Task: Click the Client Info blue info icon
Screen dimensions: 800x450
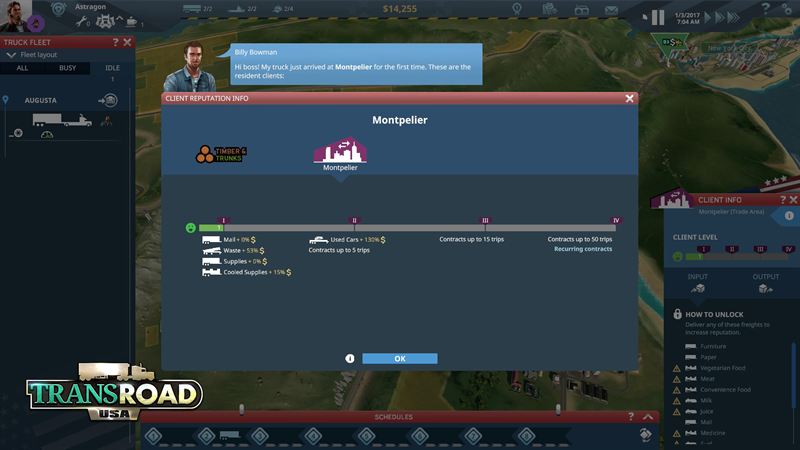Action: 789,215
